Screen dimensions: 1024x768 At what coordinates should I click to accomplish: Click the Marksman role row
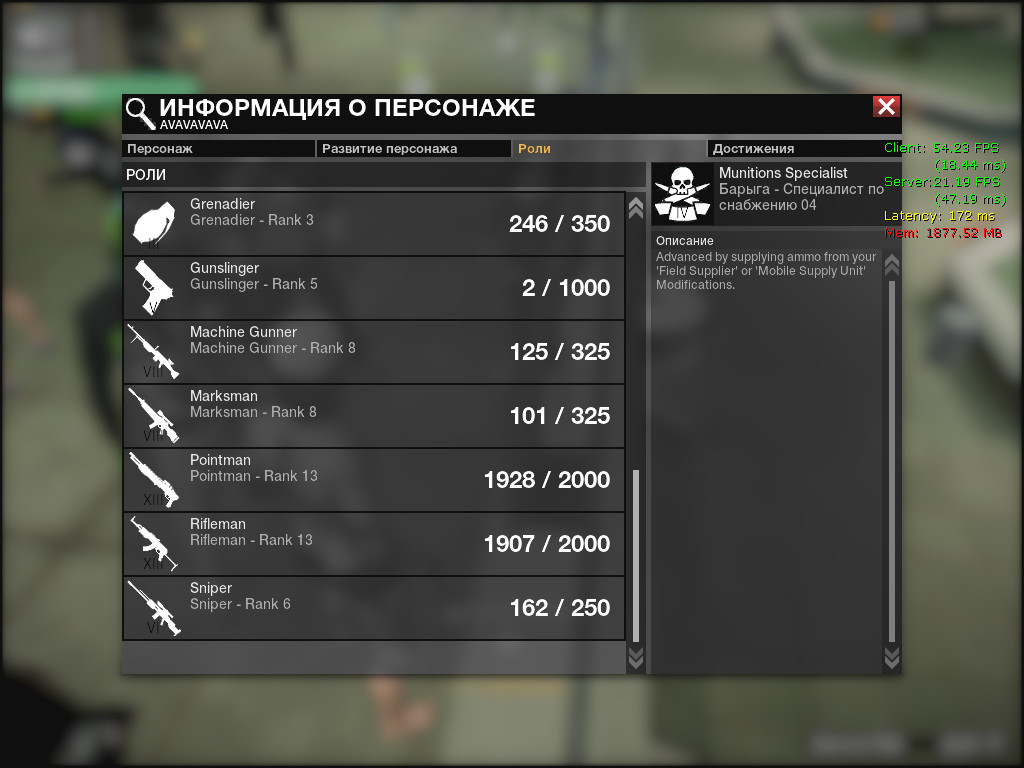[374, 416]
